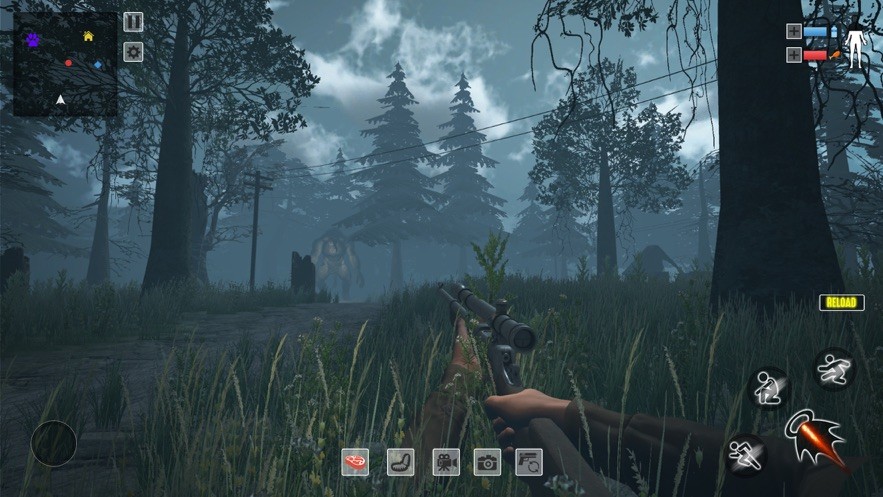Open the white body silhouette status icon
This screenshot has height=497, width=883.
coord(856,42)
